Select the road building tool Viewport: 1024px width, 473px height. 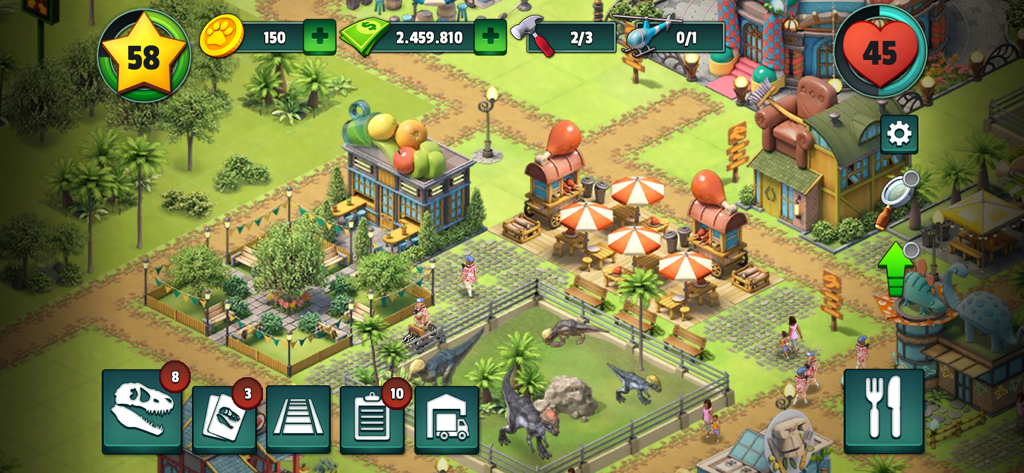click(298, 419)
